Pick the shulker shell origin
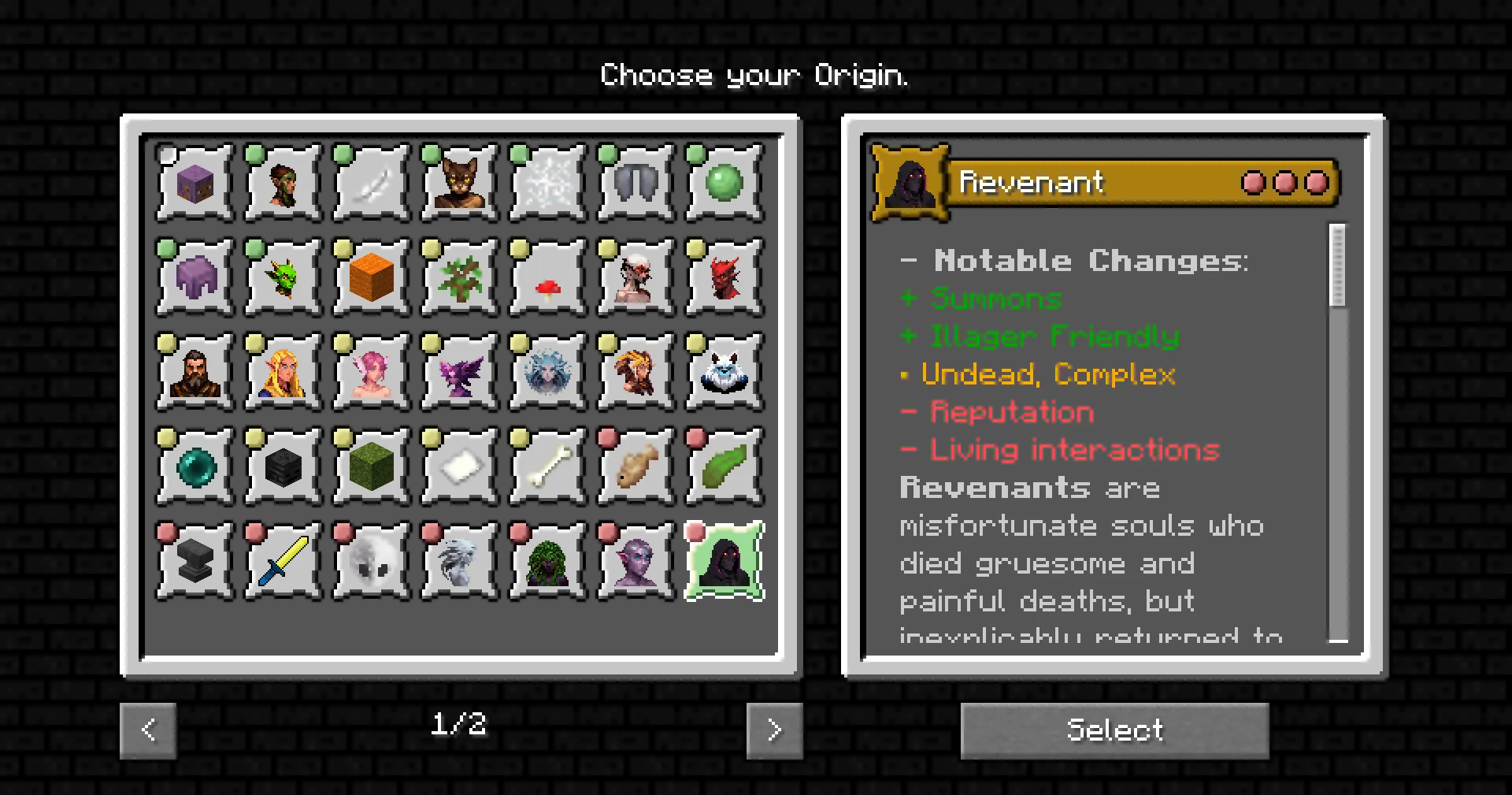The height and width of the screenshot is (795, 1512). (x=194, y=277)
